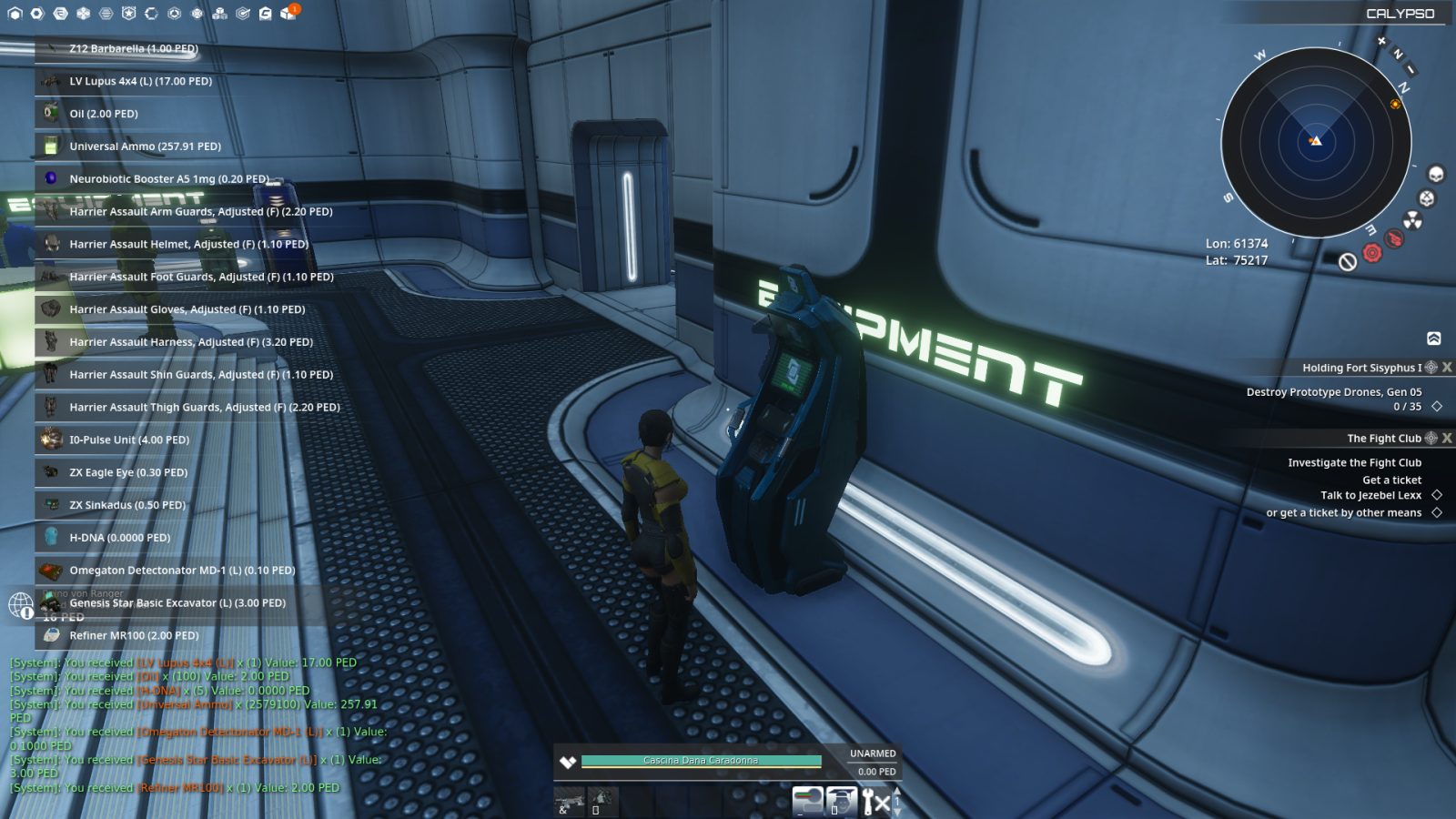
Task: Open the first hexagon icon on the top toolbar
Action: click(x=15, y=13)
